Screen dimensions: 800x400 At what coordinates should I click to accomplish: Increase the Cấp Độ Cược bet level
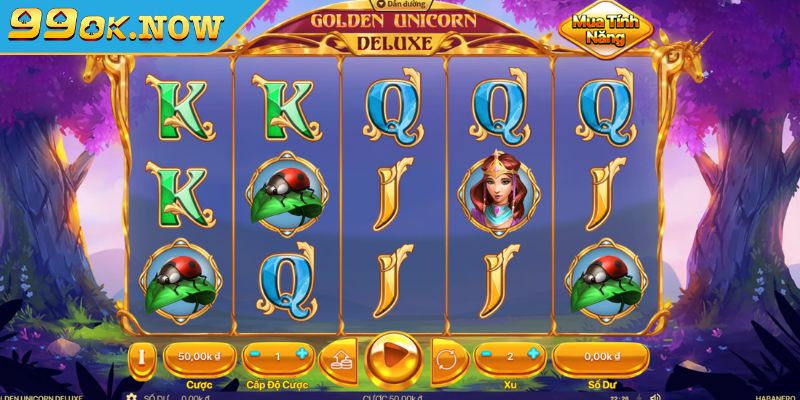pyautogui.click(x=301, y=355)
